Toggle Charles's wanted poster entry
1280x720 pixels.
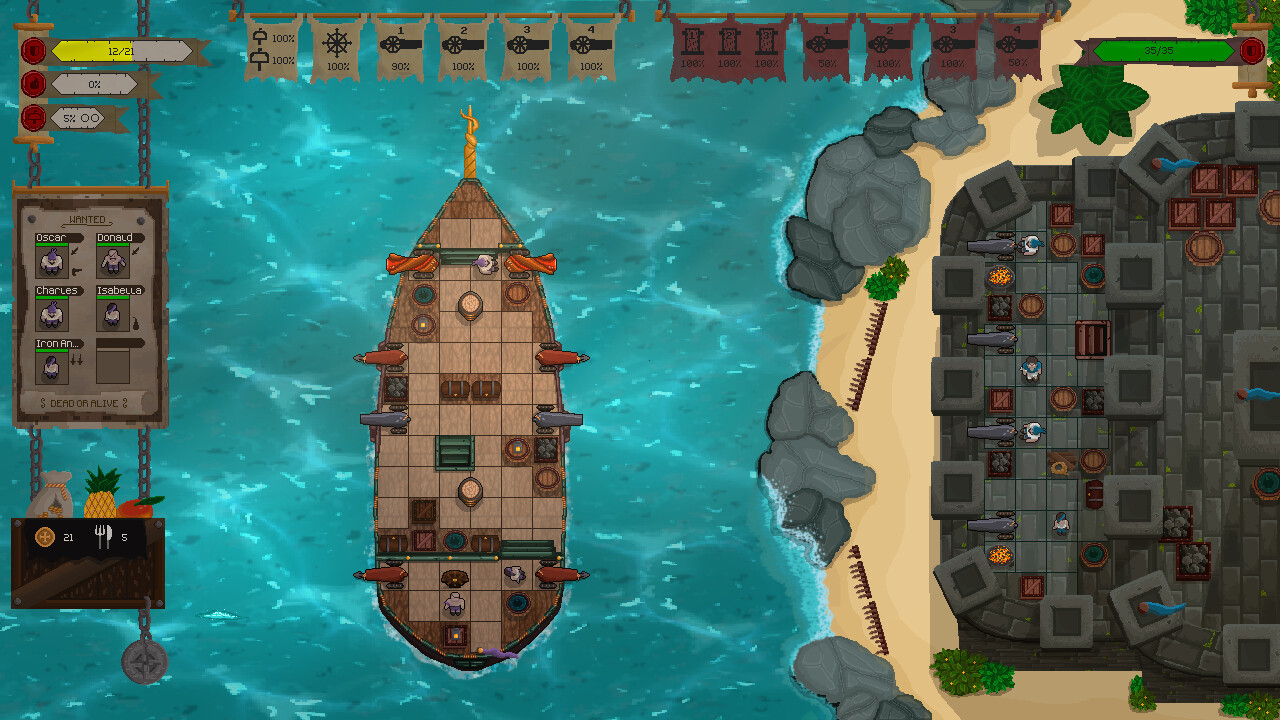(x=50, y=312)
